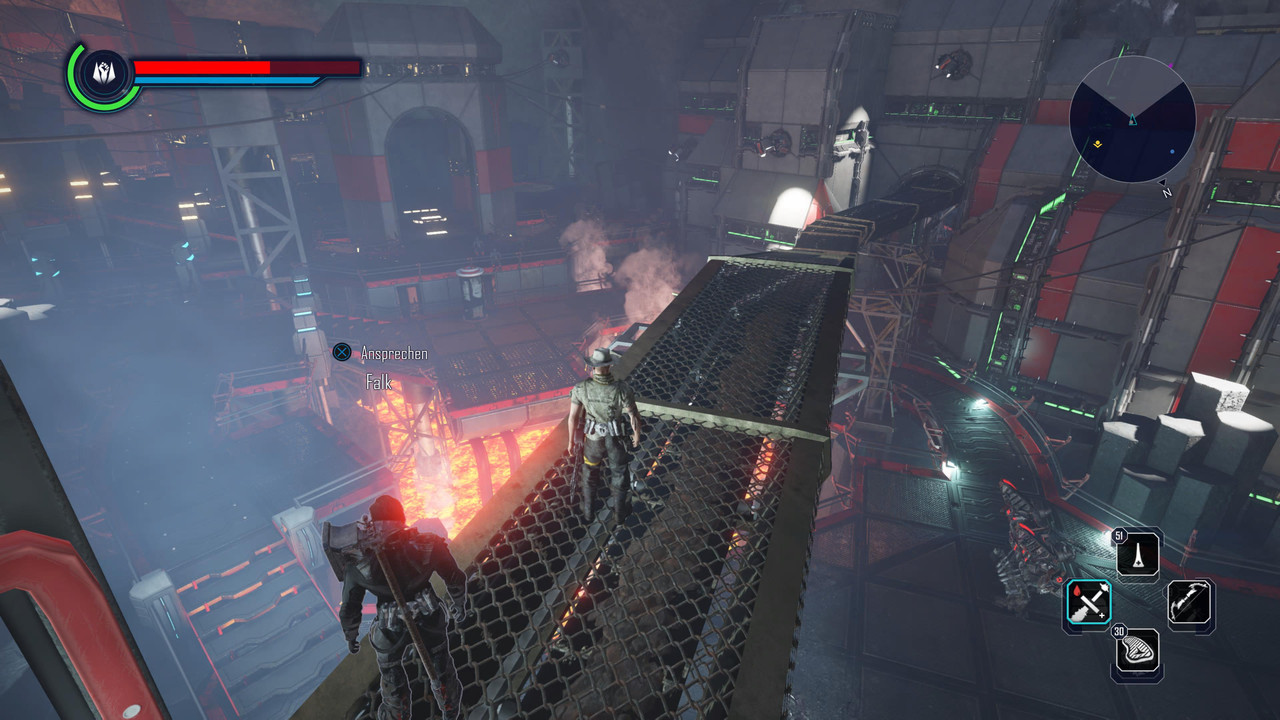Select the highlighted healing potion quick slot

point(1088,604)
